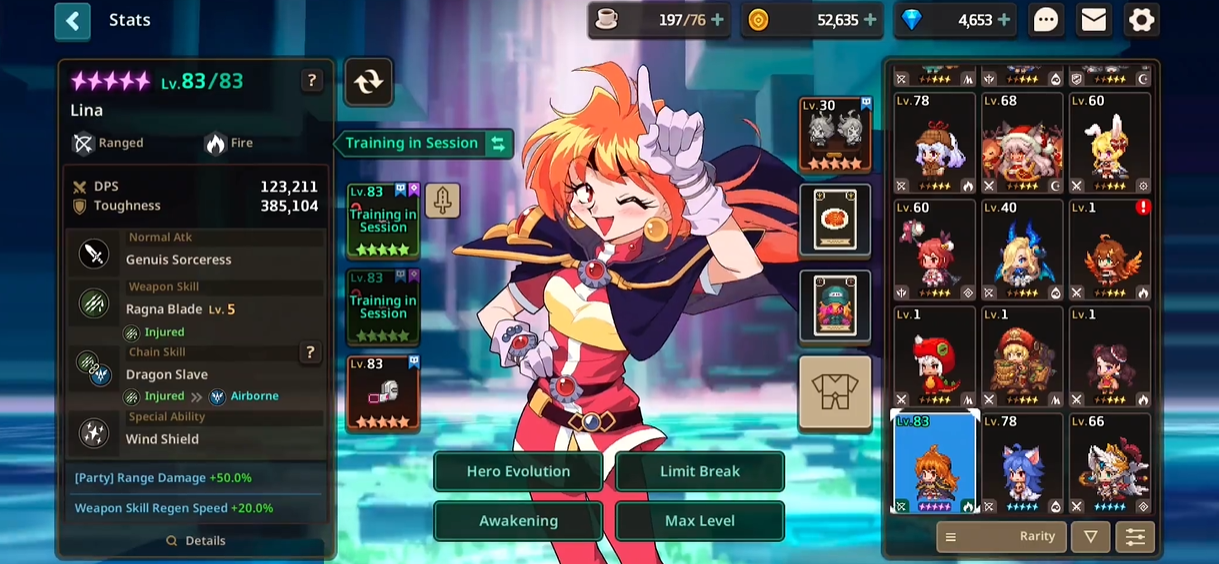
Task: Open the hero list filter sliders
Action: [x=1135, y=537]
